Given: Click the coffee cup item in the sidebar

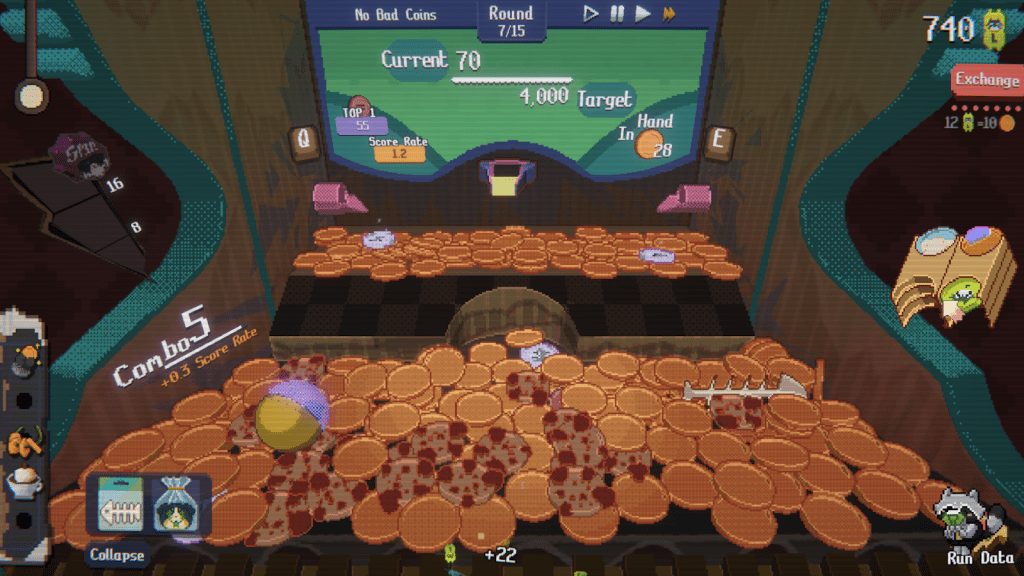Looking at the screenshot, I should (23, 482).
